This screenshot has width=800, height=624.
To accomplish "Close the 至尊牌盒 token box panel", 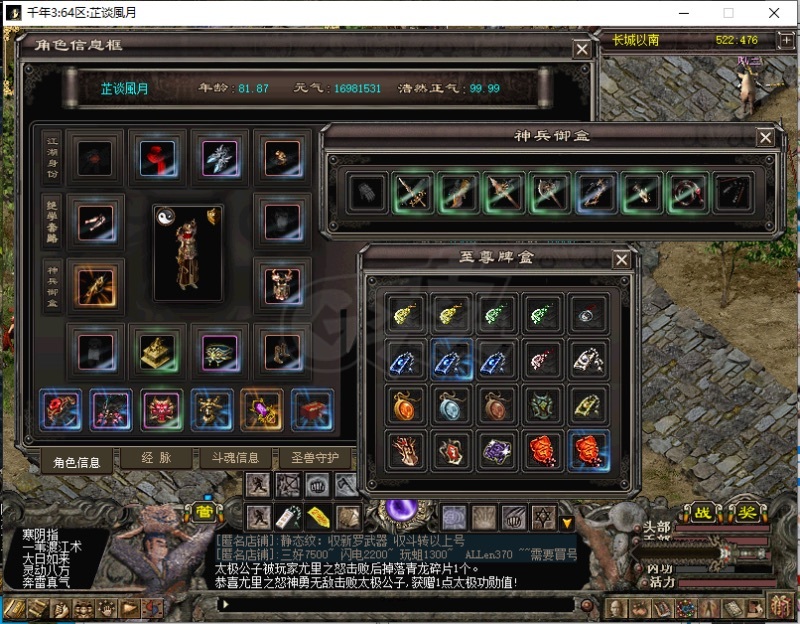I will pyautogui.click(x=622, y=260).
